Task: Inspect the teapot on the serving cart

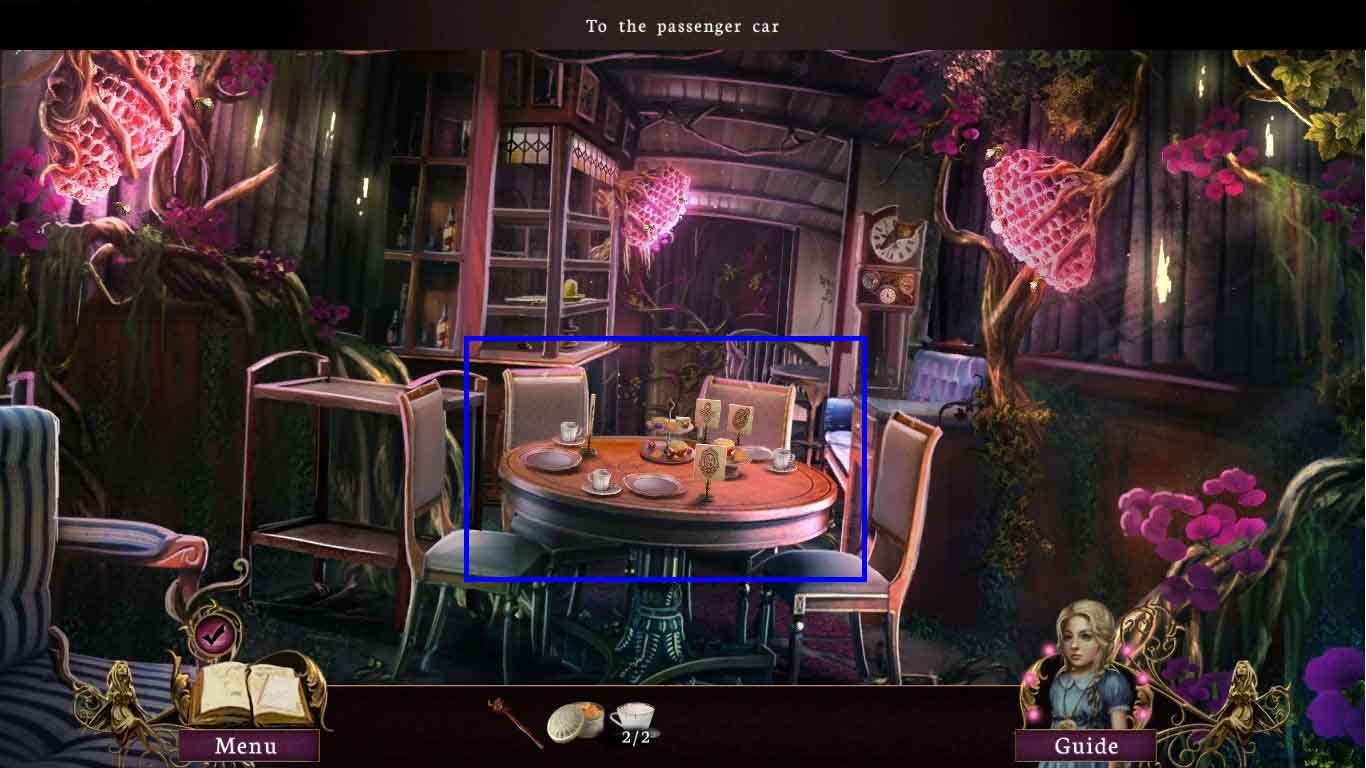Action: coord(320,375)
